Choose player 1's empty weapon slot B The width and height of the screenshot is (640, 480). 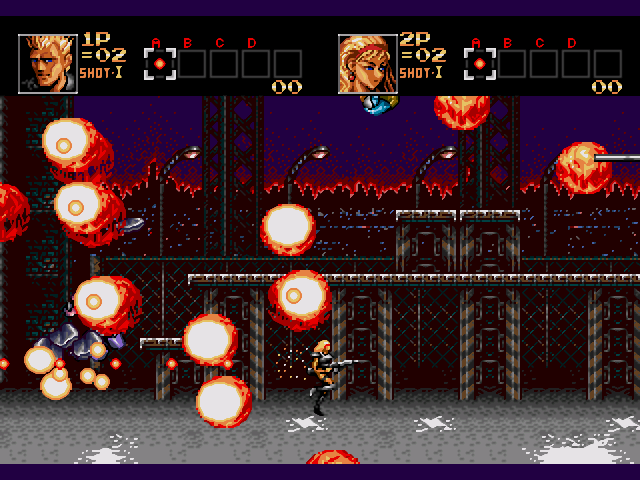click(192, 64)
